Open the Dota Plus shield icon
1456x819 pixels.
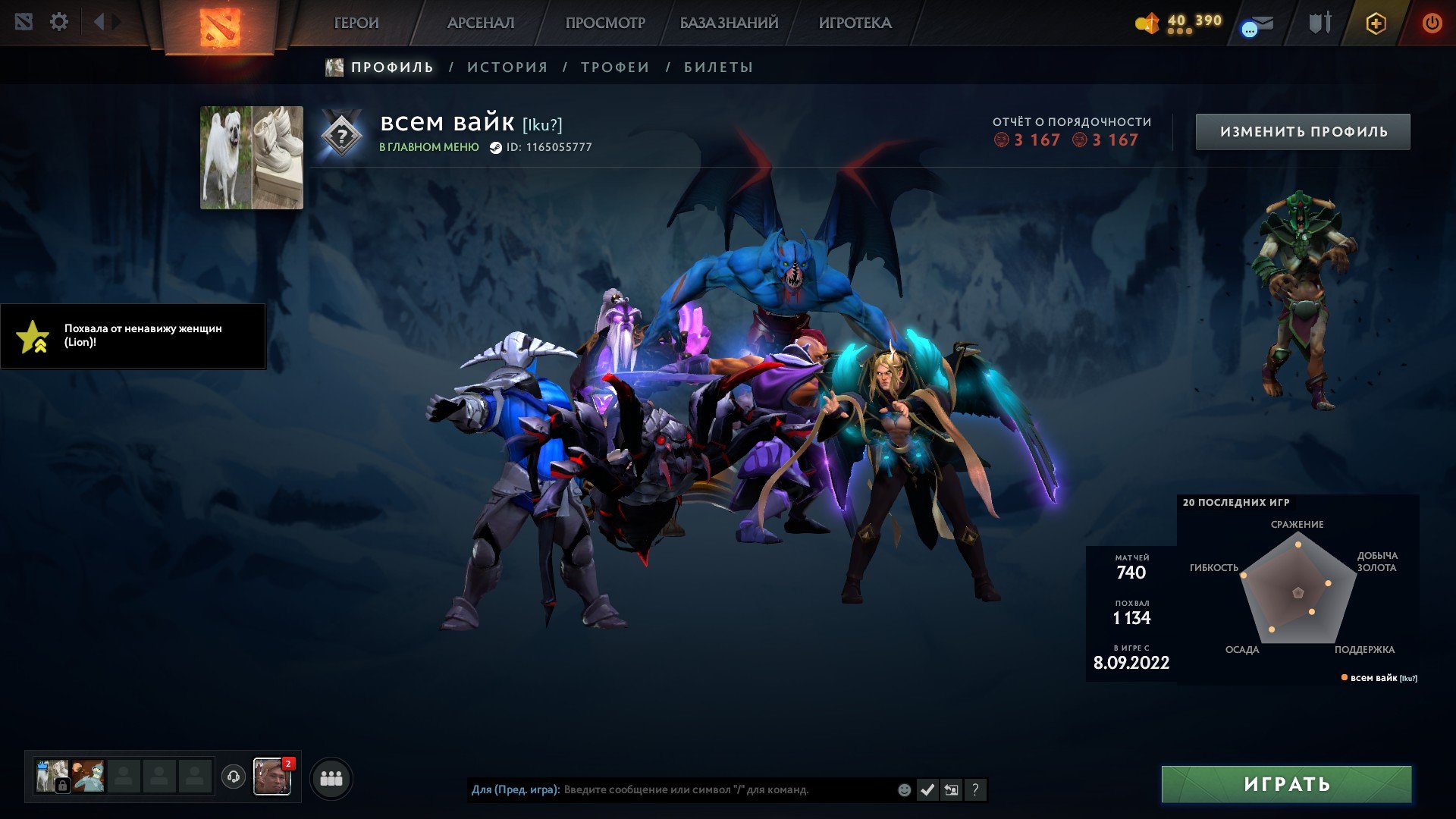pyautogui.click(x=1376, y=24)
